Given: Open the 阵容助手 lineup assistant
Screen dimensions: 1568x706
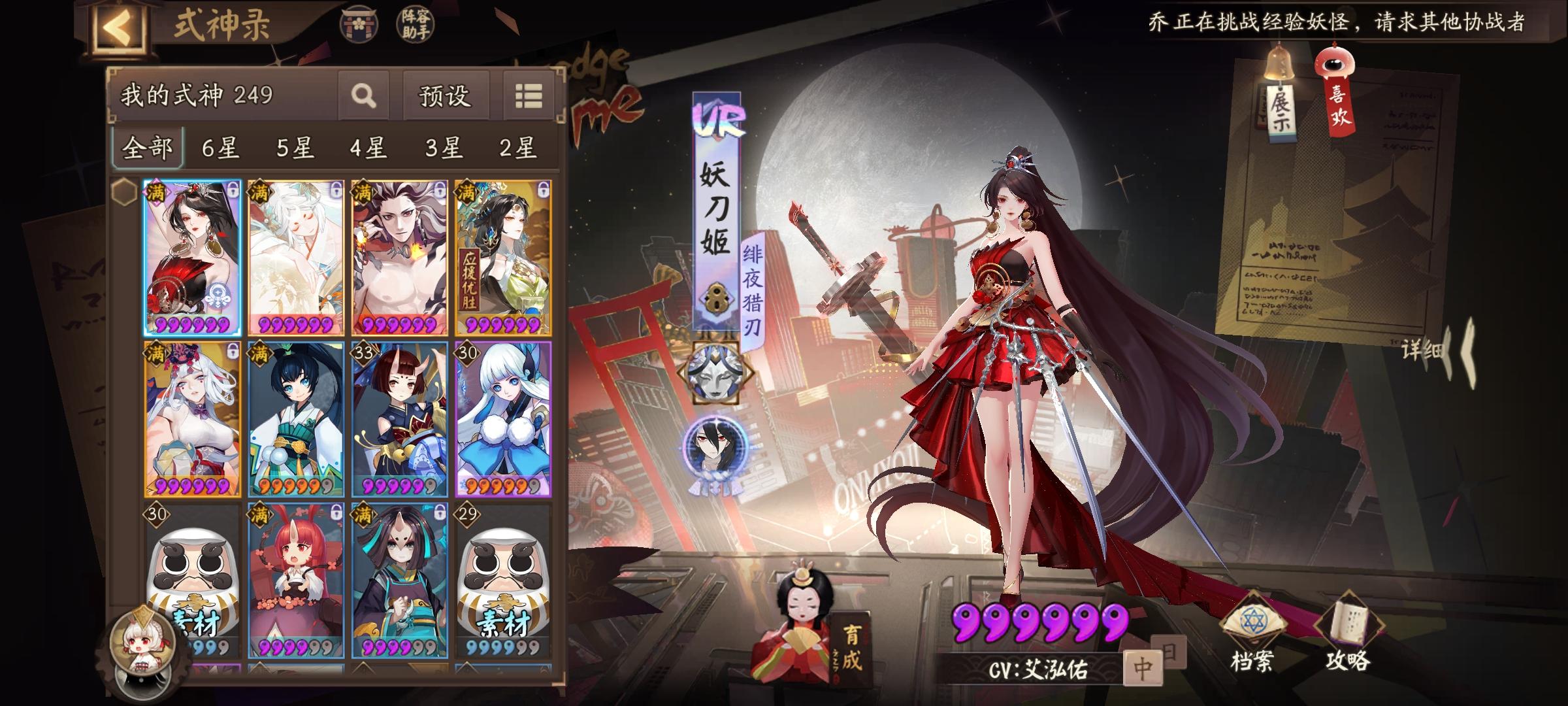Looking at the screenshot, I should 414,24.
